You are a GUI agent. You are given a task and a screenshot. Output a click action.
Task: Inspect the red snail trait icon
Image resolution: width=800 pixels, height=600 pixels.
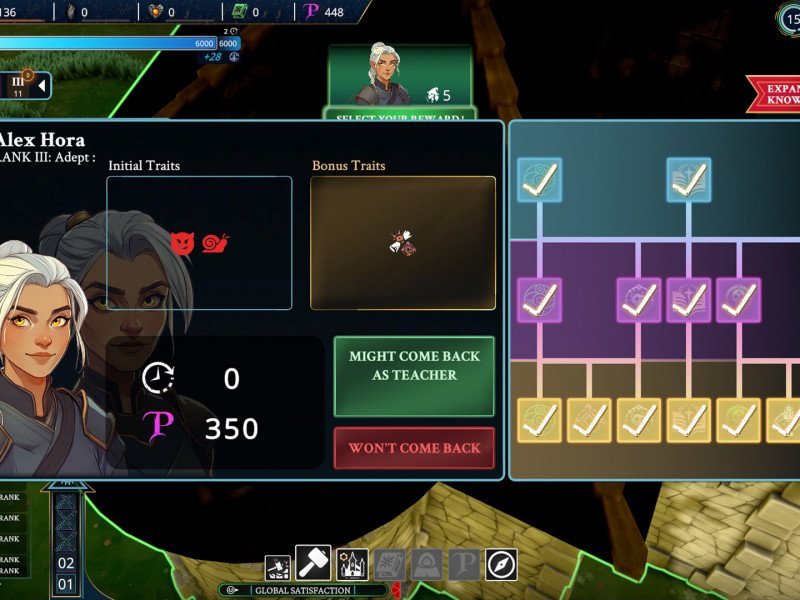point(216,242)
